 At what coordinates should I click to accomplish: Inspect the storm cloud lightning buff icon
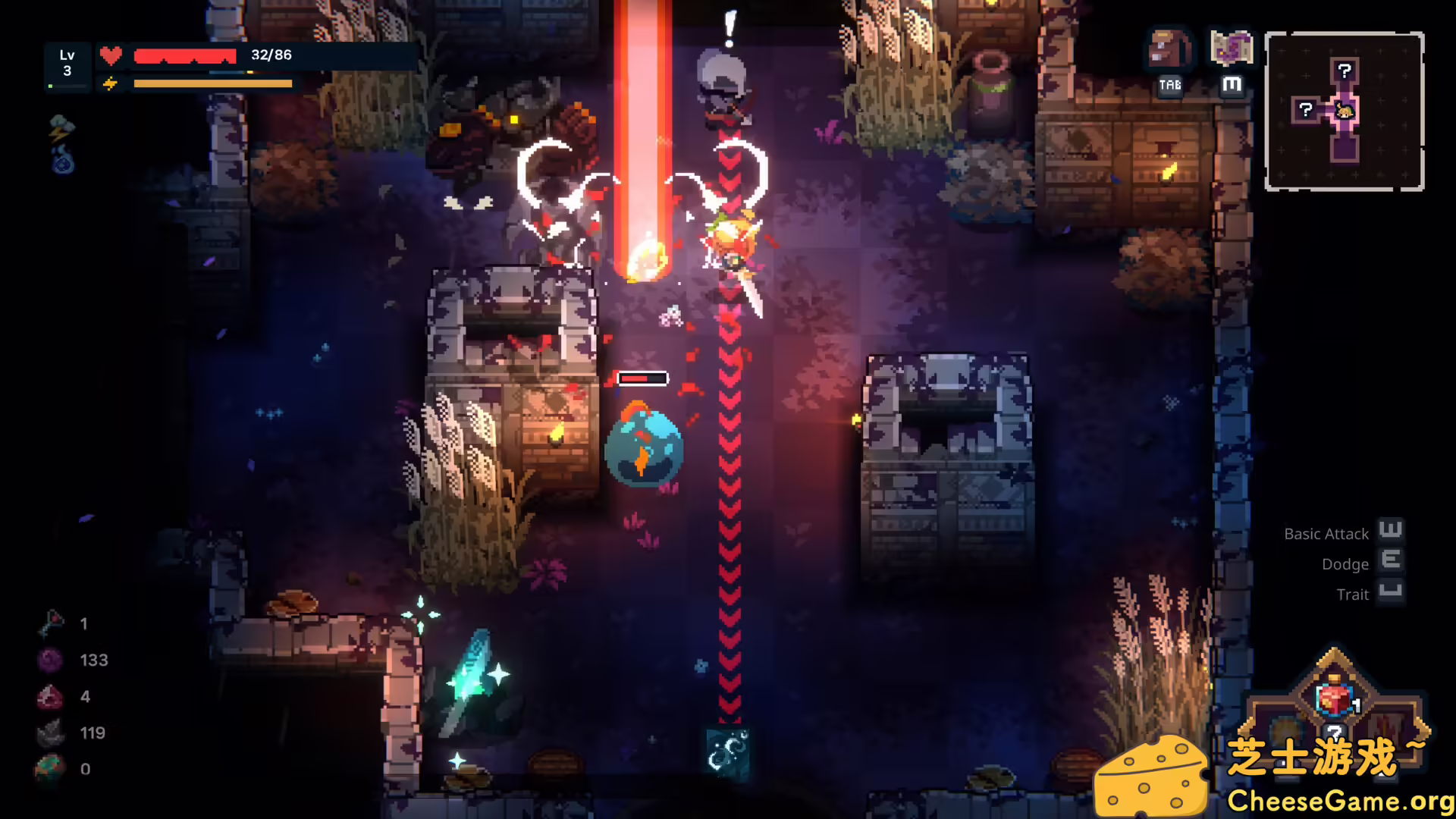(x=61, y=127)
